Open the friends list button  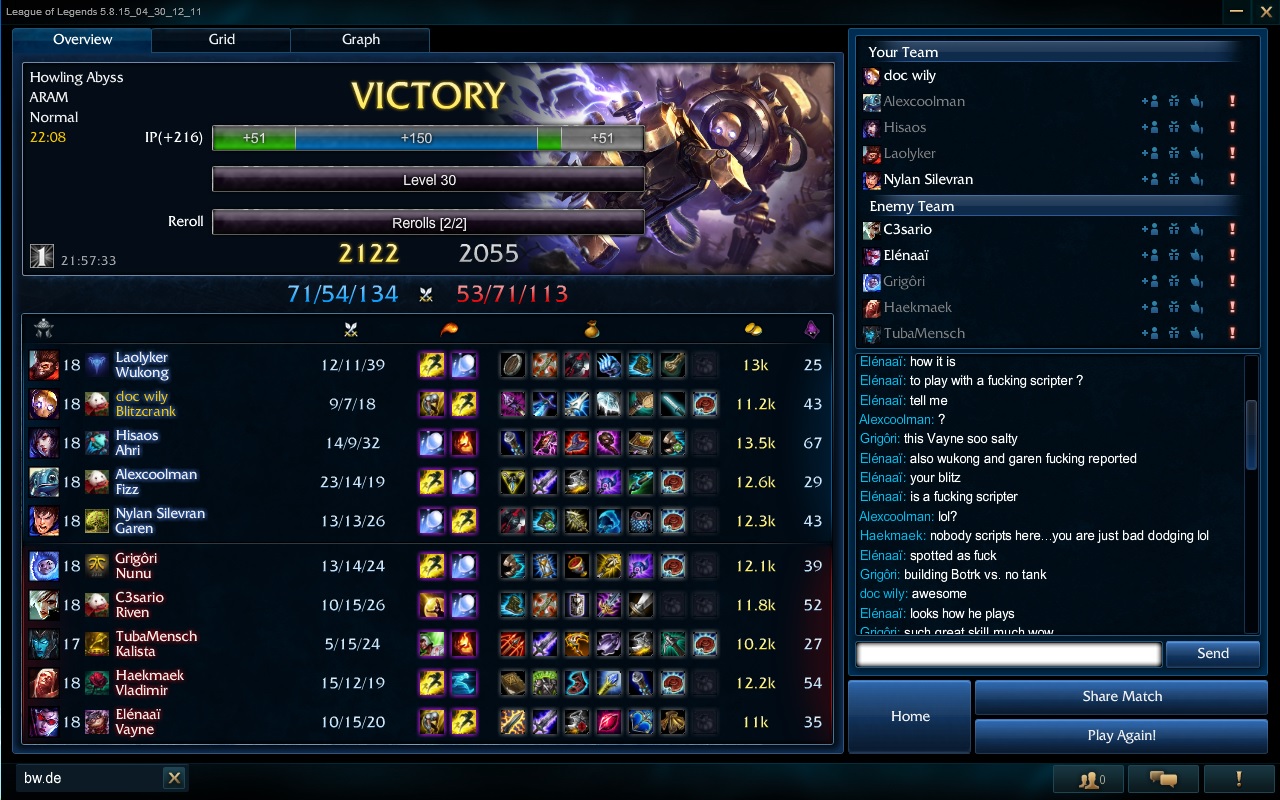point(1089,779)
